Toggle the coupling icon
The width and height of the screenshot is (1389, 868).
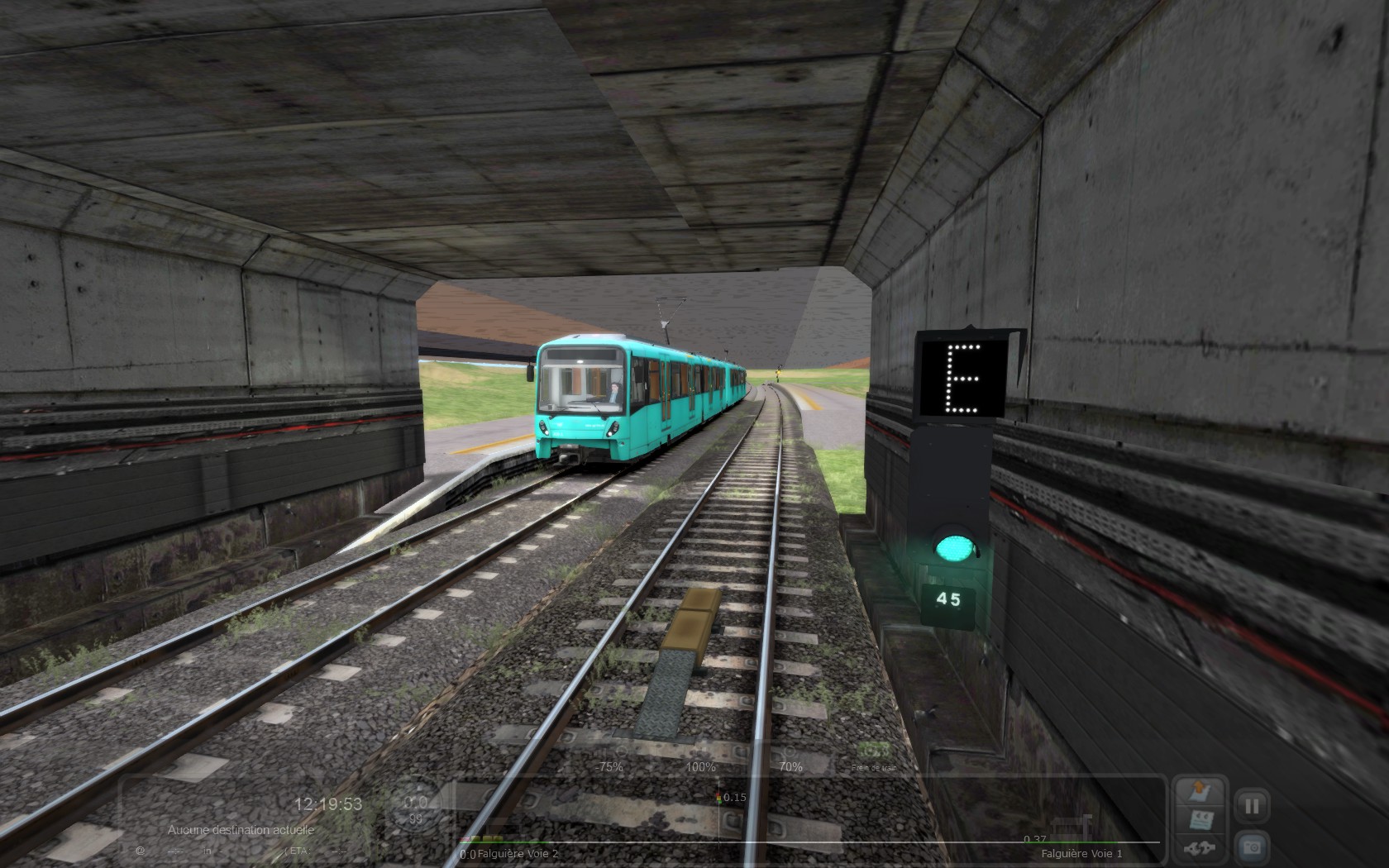pyautogui.click(x=1200, y=848)
